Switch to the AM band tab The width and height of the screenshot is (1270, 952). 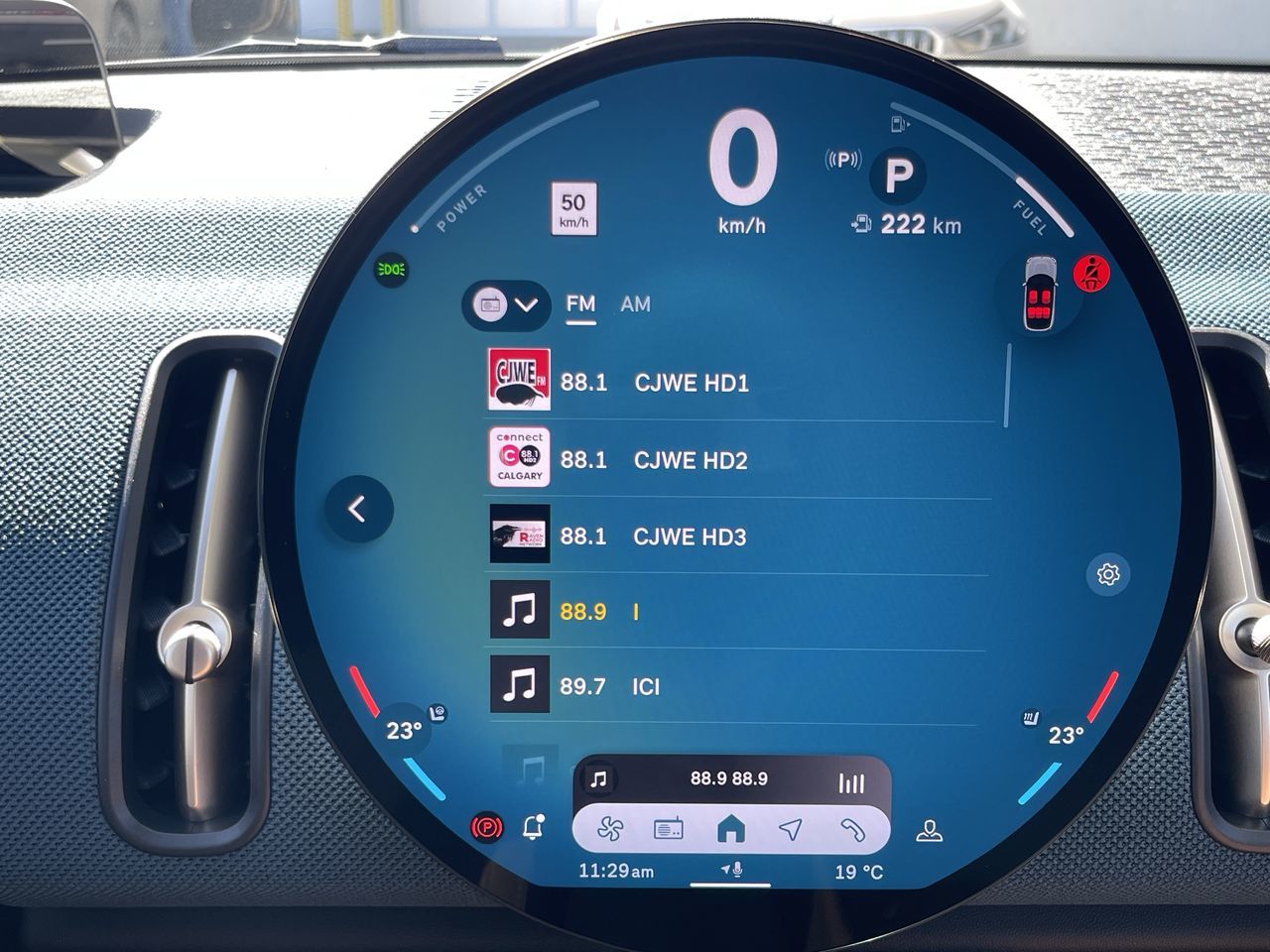635,304
